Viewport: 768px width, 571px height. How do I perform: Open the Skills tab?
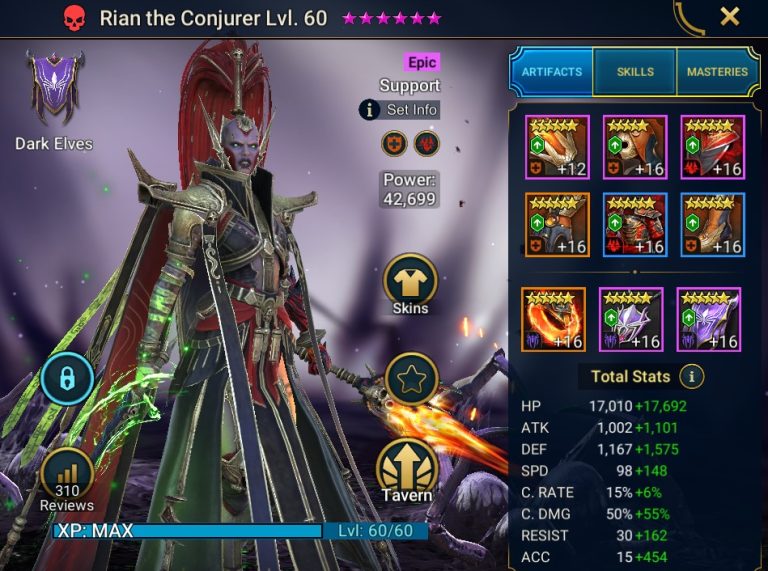635,72
